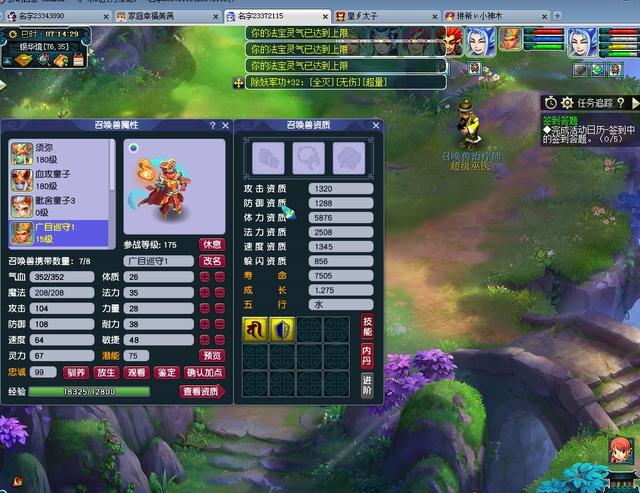Release the pet with the 放生 button
The image size is (640, 493).
(107, 372)
